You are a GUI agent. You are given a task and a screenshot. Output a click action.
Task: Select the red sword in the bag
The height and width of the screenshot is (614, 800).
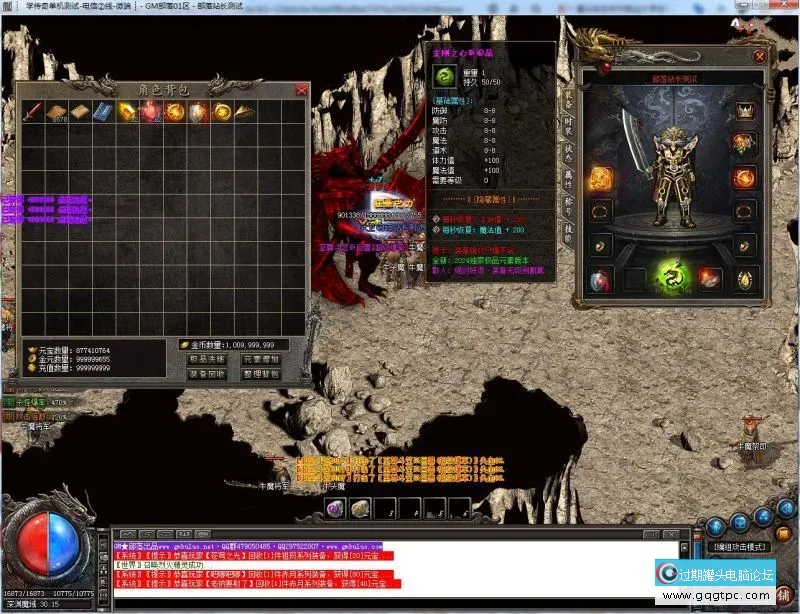pyautogui.click(x=32, y=111)
